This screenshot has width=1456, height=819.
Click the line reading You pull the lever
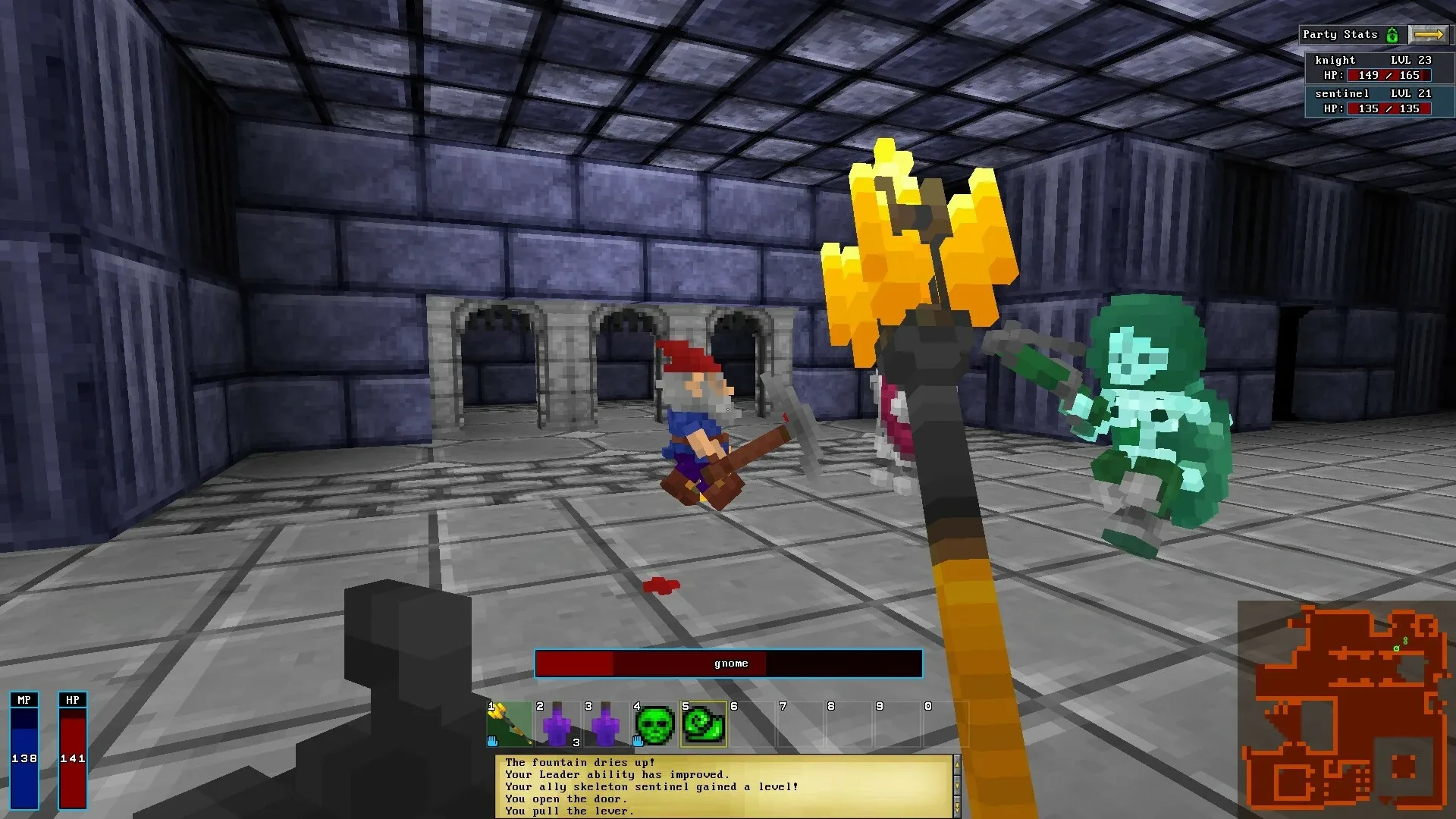570,811
